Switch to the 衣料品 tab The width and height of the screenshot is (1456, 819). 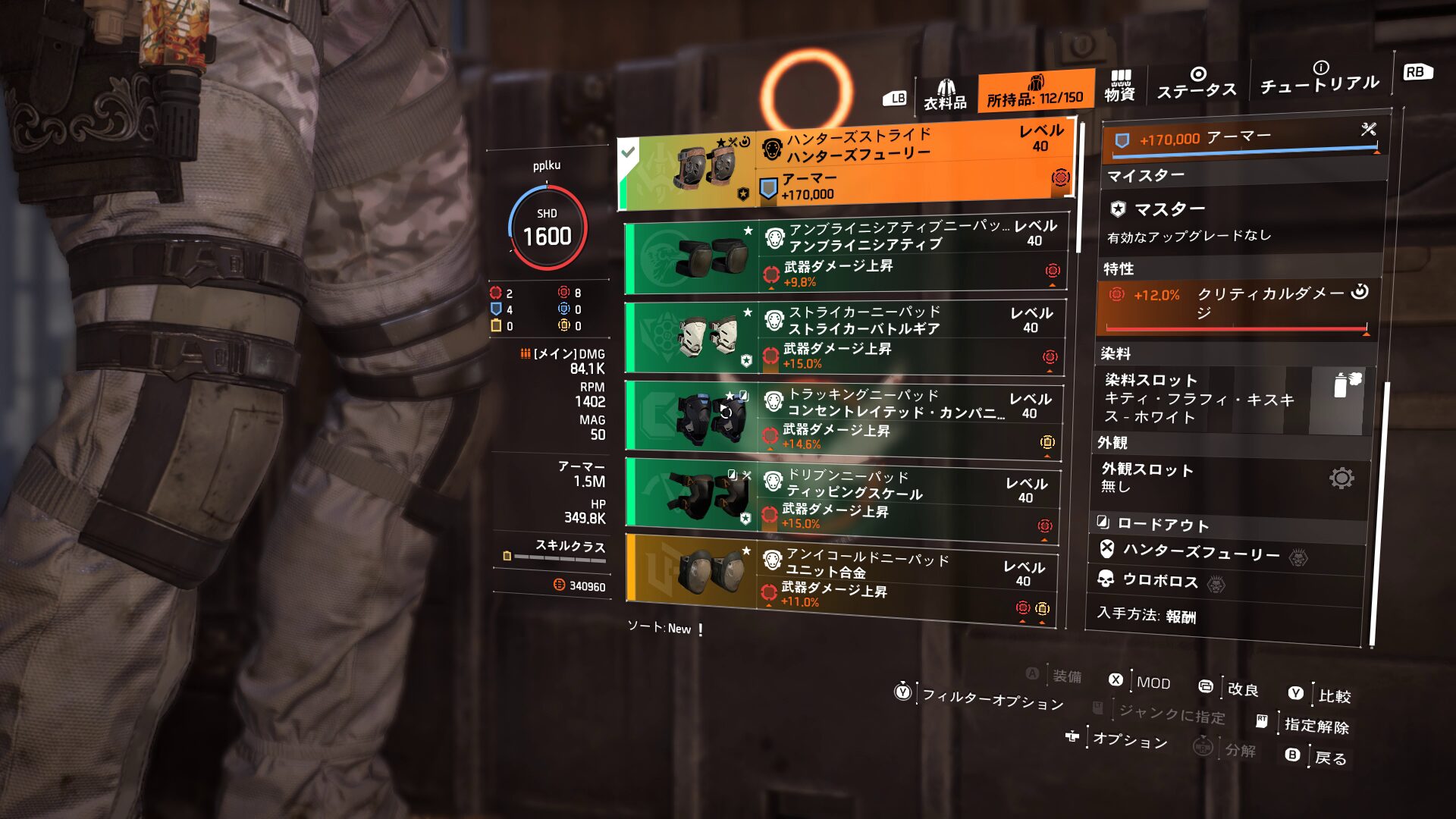[945, 95]
